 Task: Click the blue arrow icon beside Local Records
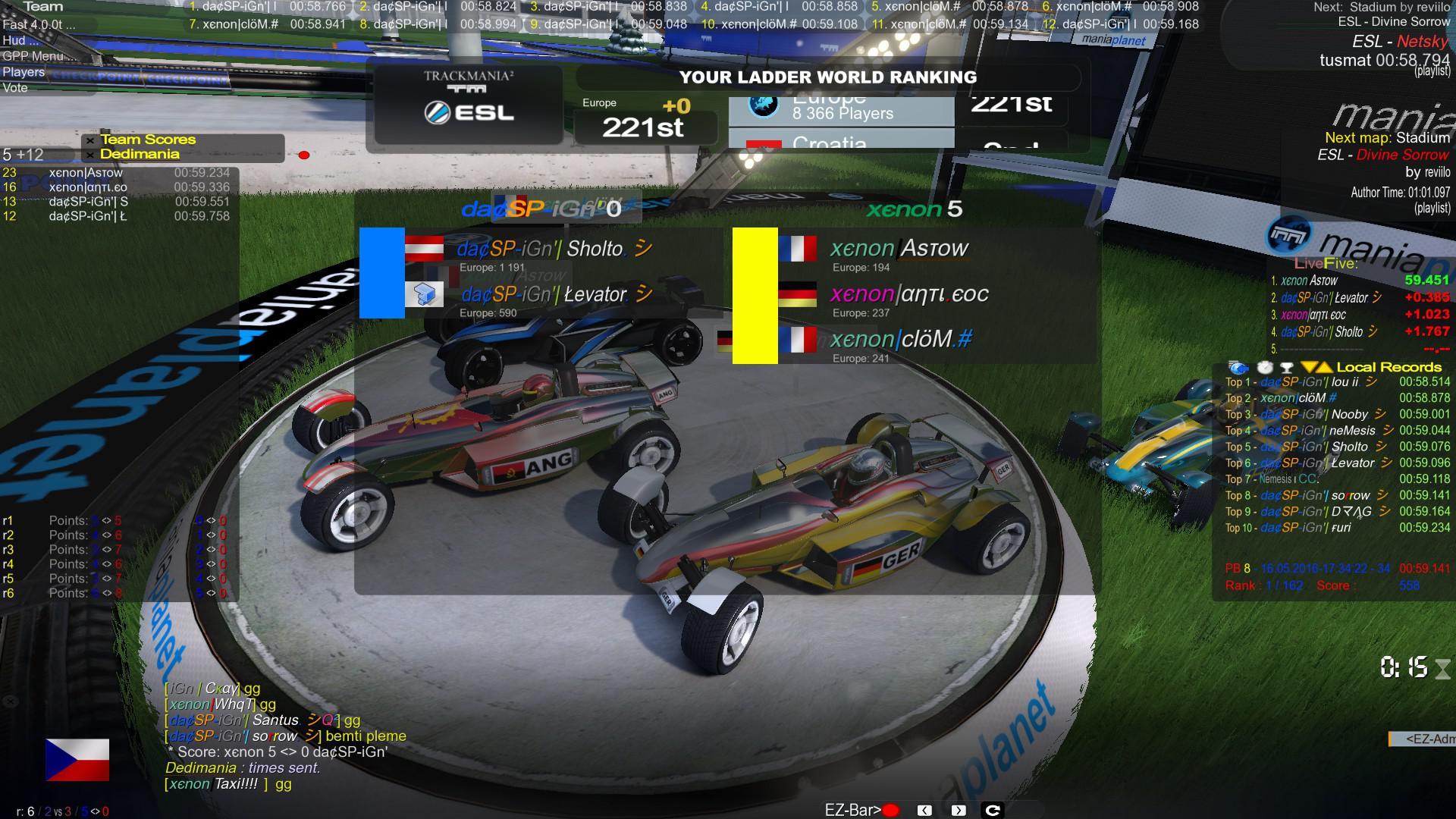pos(1238,368)
